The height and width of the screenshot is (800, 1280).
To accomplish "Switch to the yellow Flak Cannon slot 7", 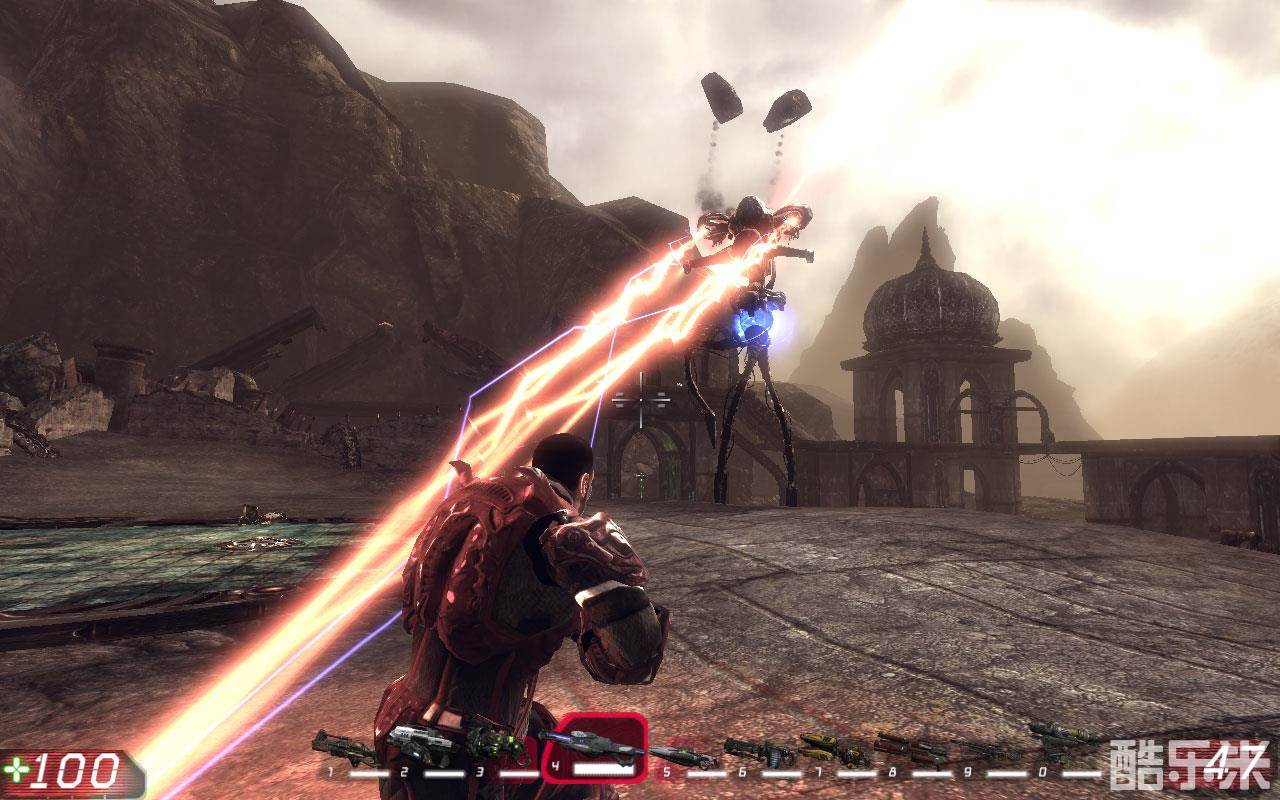I will [x=836, y=749].
